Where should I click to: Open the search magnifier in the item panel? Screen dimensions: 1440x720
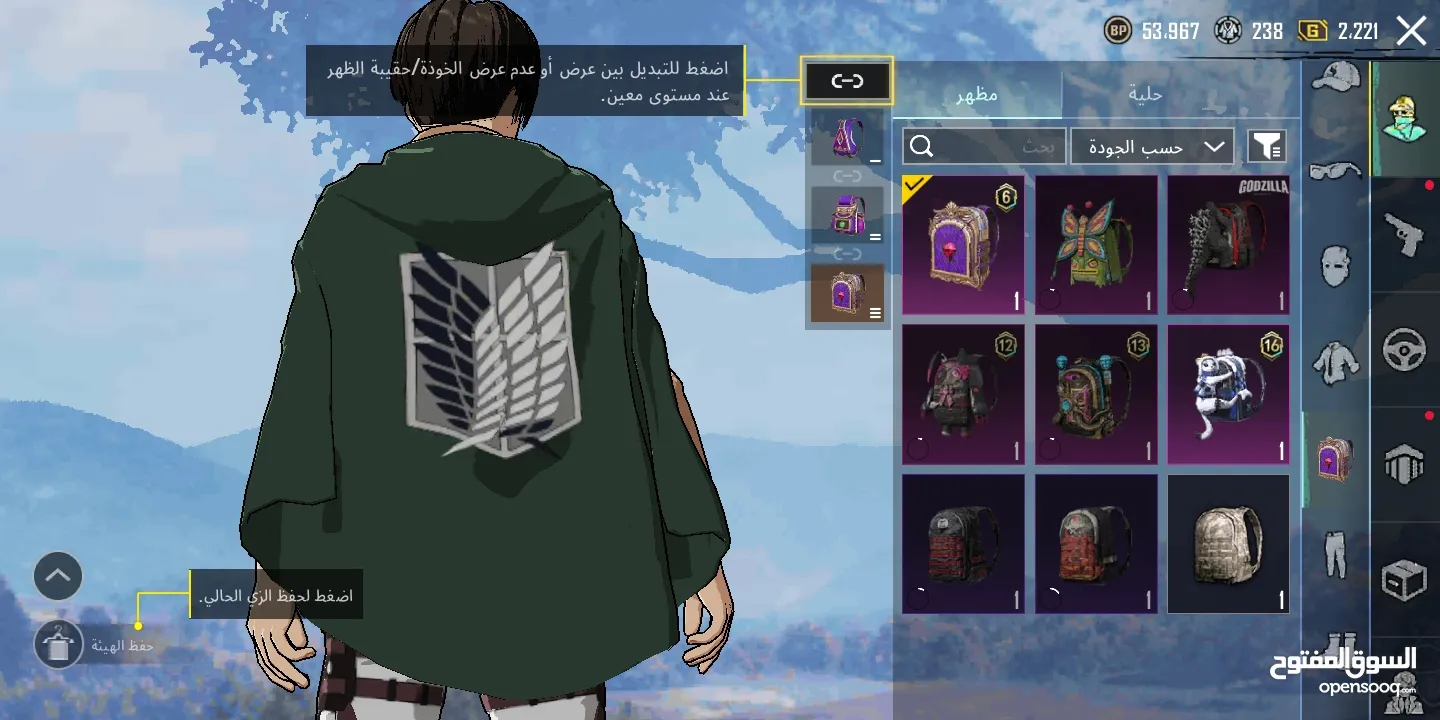(x=920, y=146)
